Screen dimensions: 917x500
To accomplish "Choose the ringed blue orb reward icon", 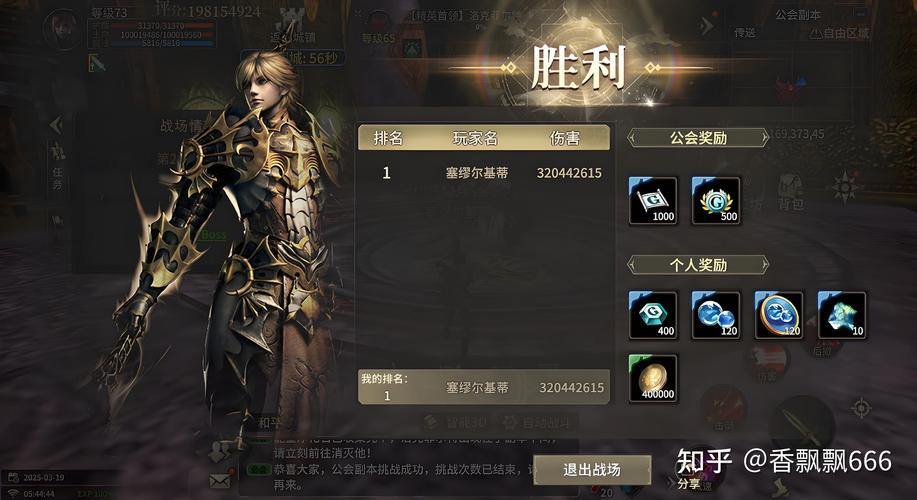I will coord(779,315).
